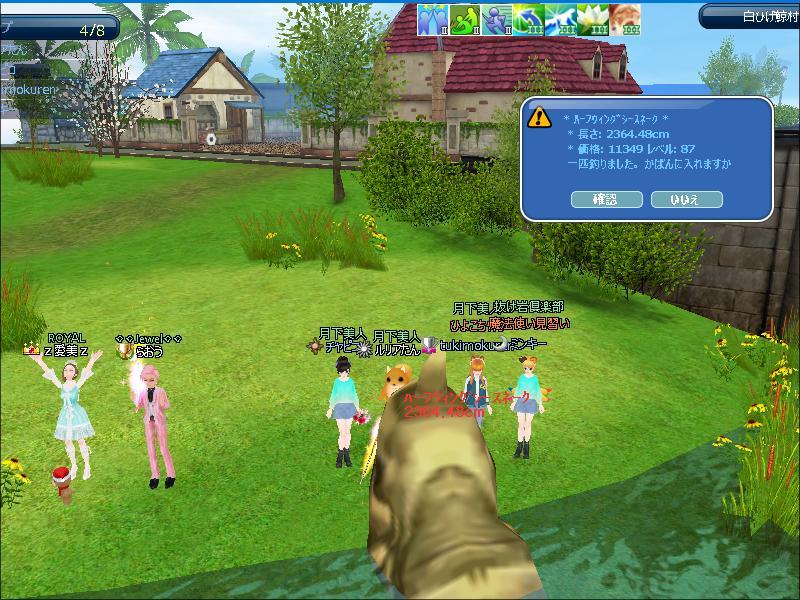Viewport: 800px width, 600px height.
Task: Select party member mokuren in the list
Action: [30, 89]
